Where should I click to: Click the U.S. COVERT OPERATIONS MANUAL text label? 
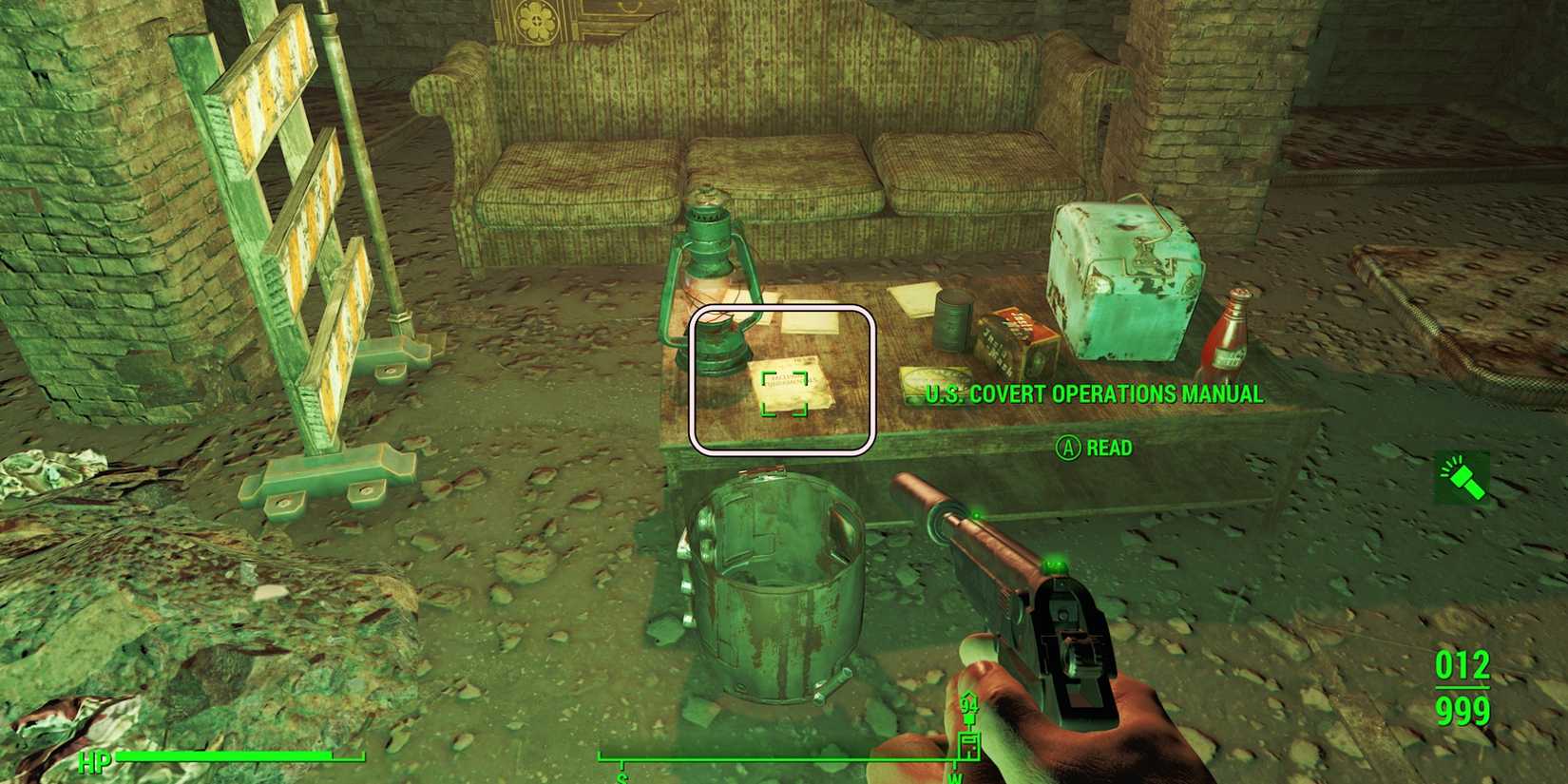pyautogui.click(x=1093, y=393)
